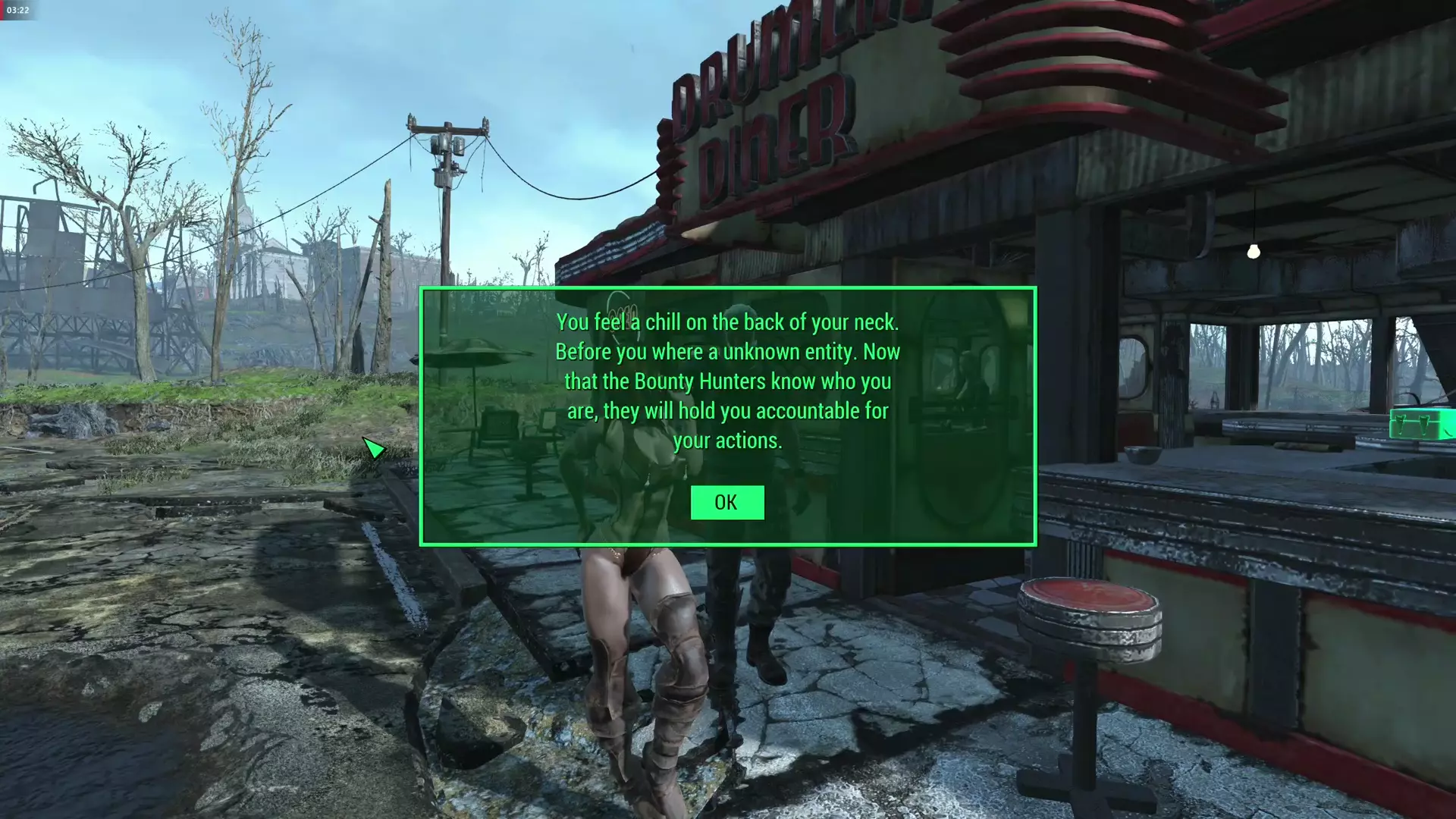
Task: Confirm the message with OK
Action: coord(726,502)
